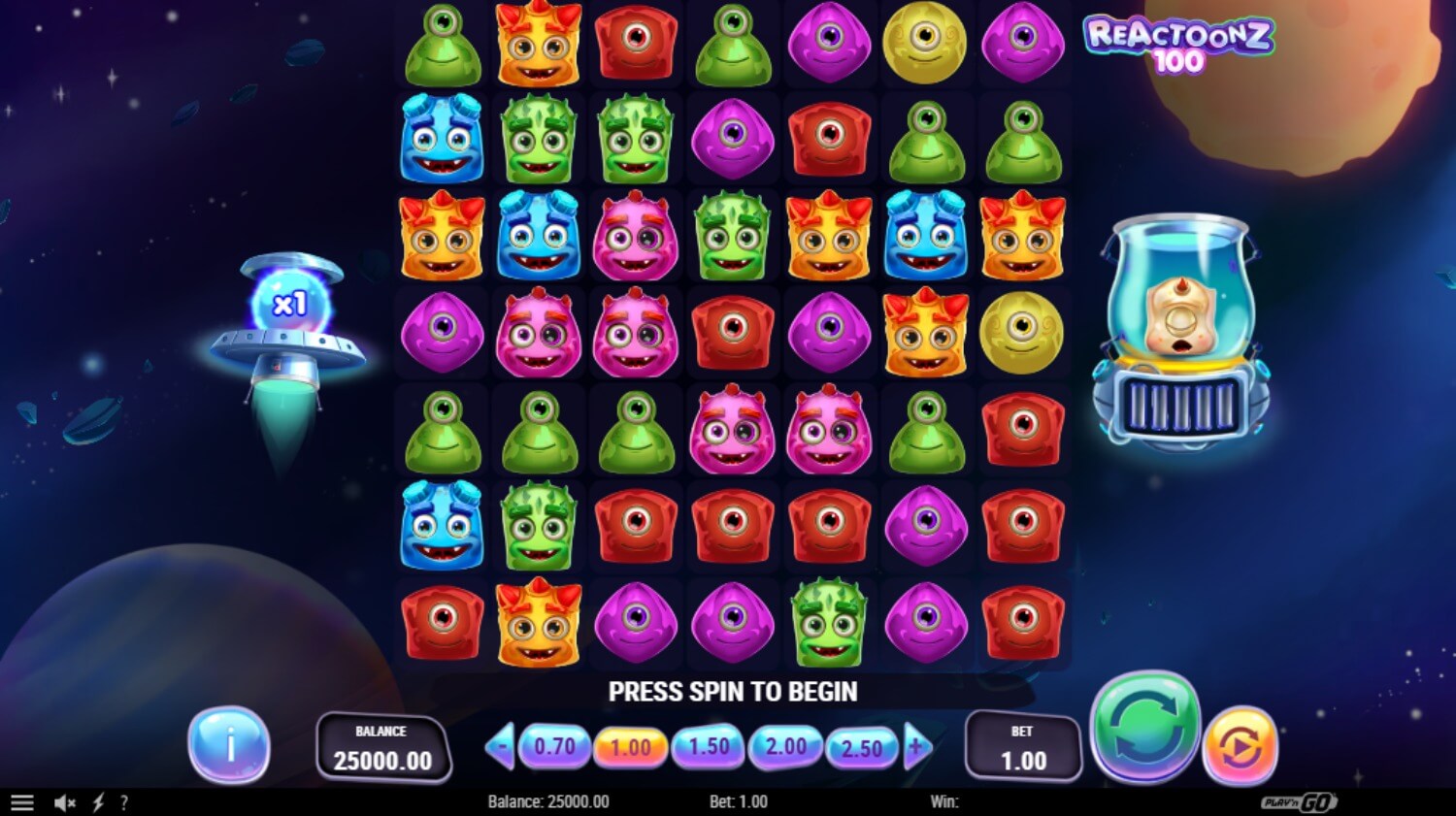This screenshot has height=816, width=1456.
Task: Choose the 1.00 bet amount
Action: 631,747
